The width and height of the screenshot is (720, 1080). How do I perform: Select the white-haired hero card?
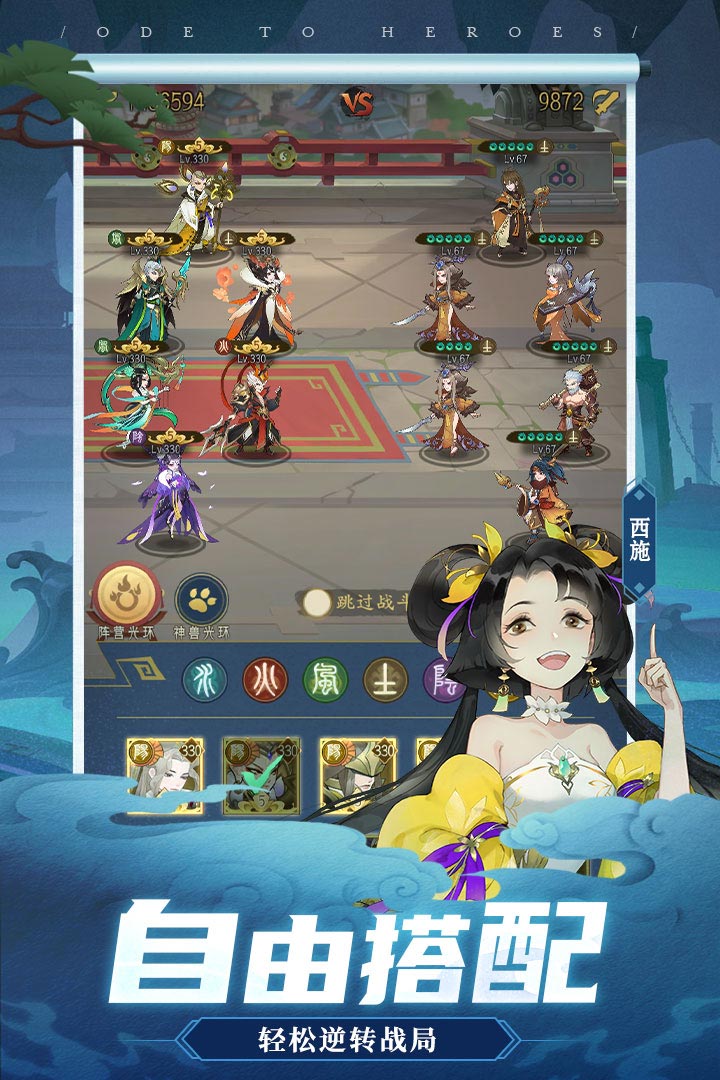(164, 775)
